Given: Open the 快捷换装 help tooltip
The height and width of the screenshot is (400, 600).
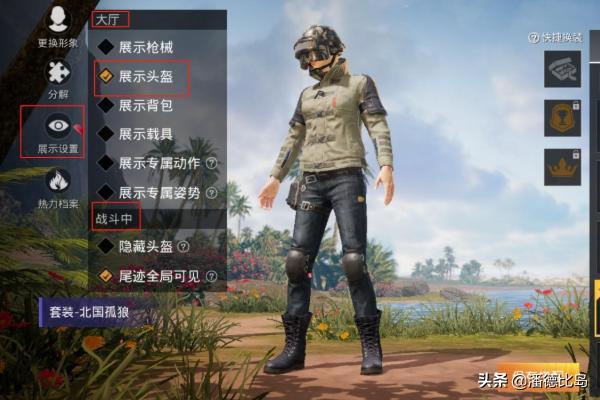Looking at the screenshot, I should click(x=534, y=38).
